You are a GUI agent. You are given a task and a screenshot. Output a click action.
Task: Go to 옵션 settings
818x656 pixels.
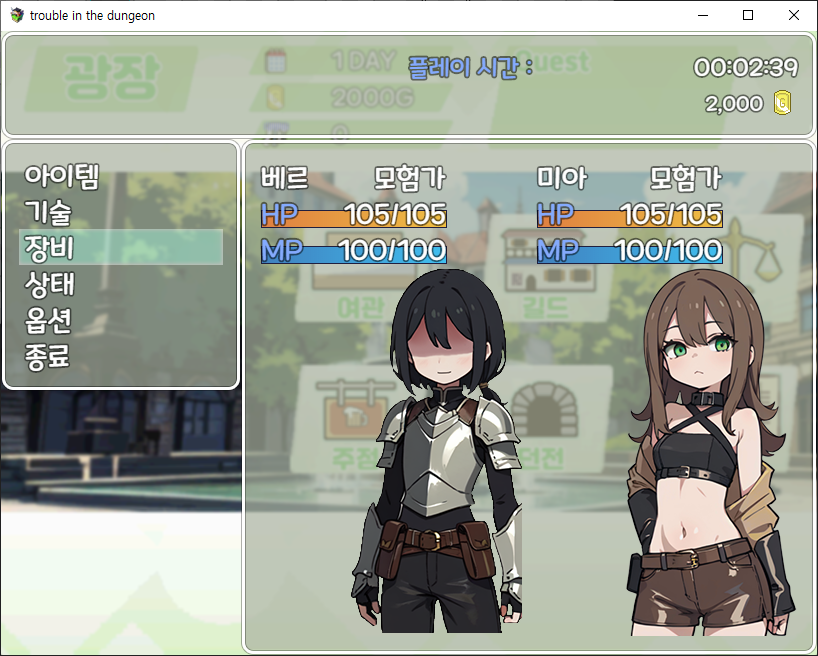tap(50, 320)
